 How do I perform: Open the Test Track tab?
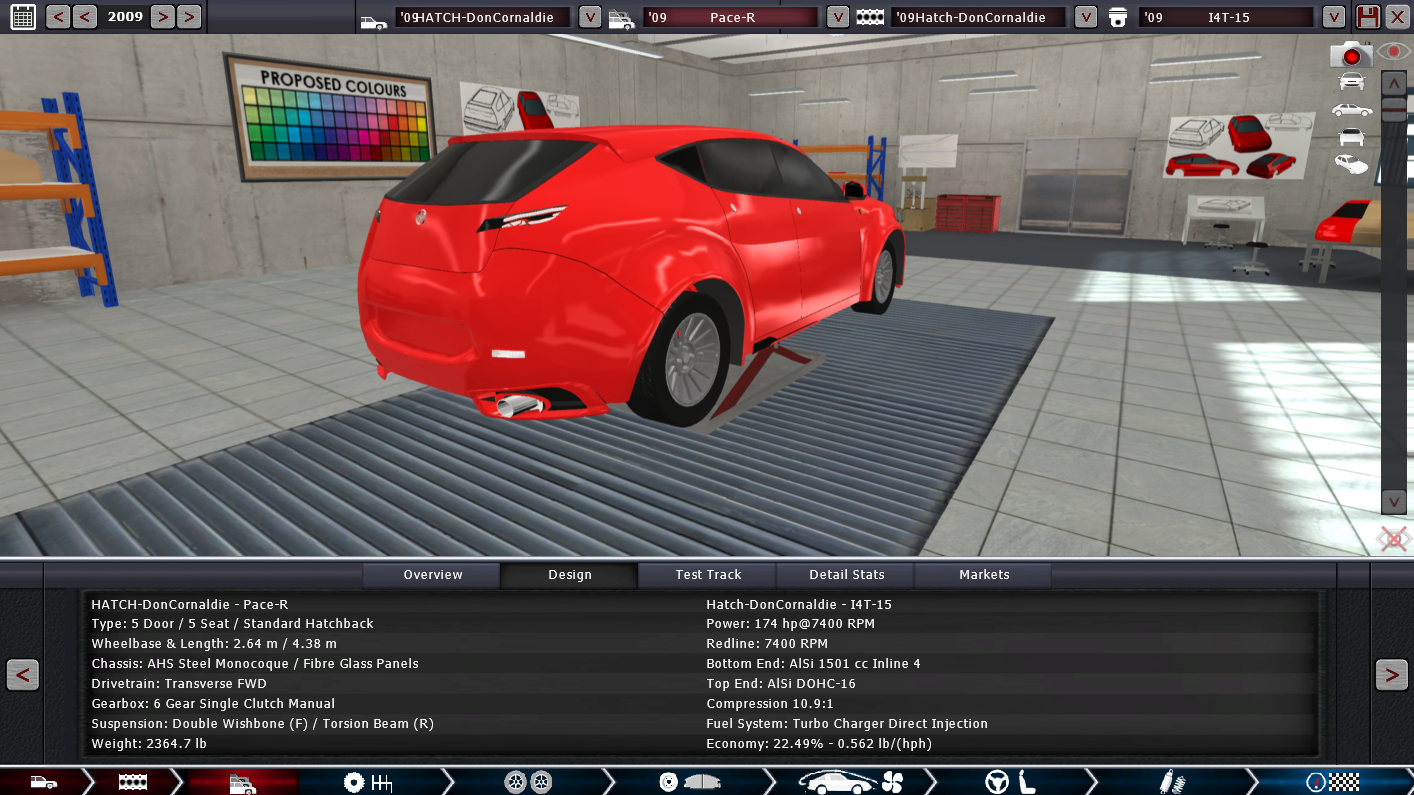(x=708, y=575)
